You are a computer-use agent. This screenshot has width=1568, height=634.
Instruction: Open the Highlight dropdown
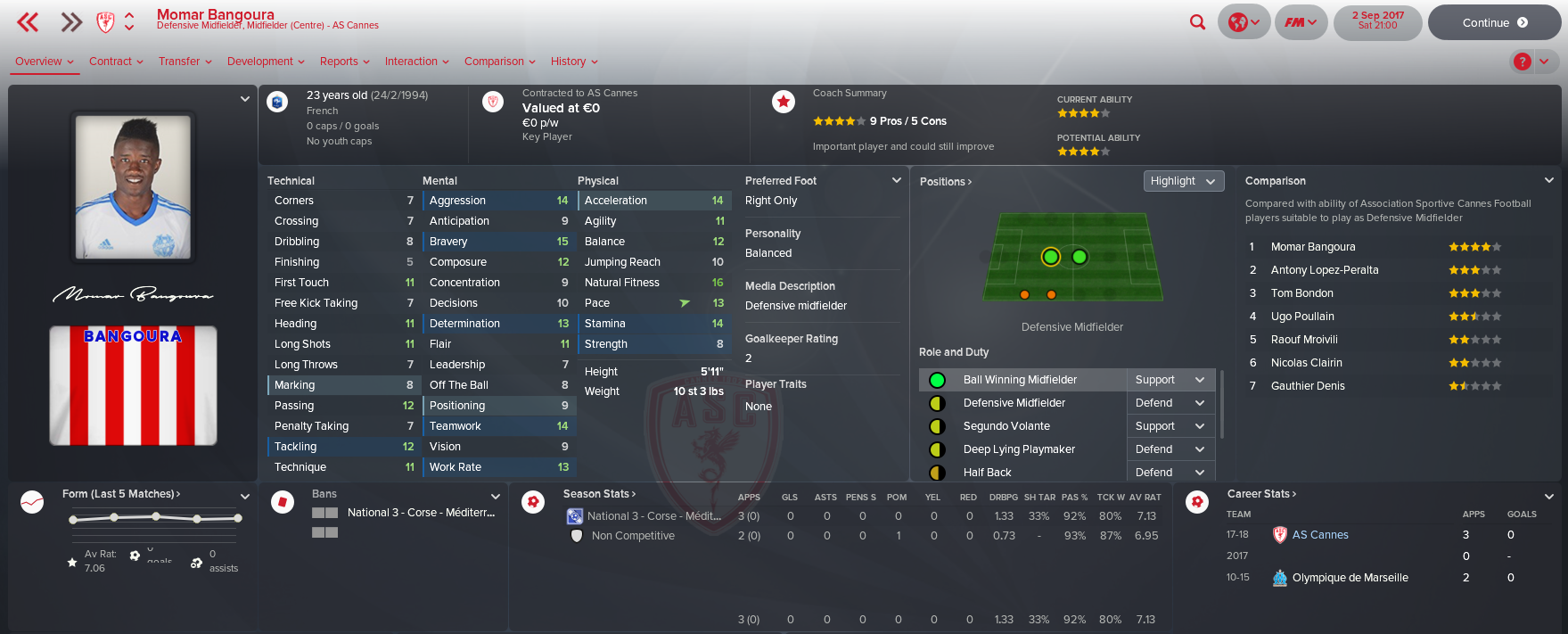click(1183, 181)
